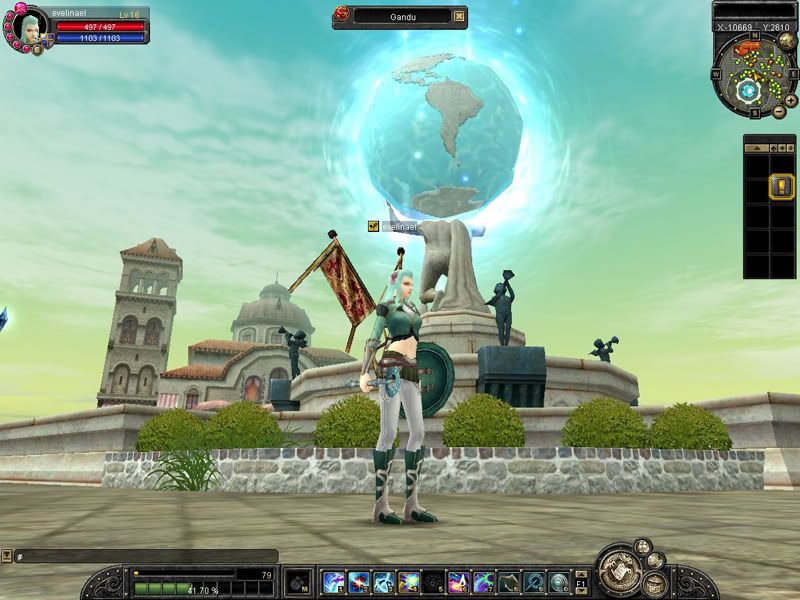Switch the hotbar page with the F1 selector

click(581, 582)
